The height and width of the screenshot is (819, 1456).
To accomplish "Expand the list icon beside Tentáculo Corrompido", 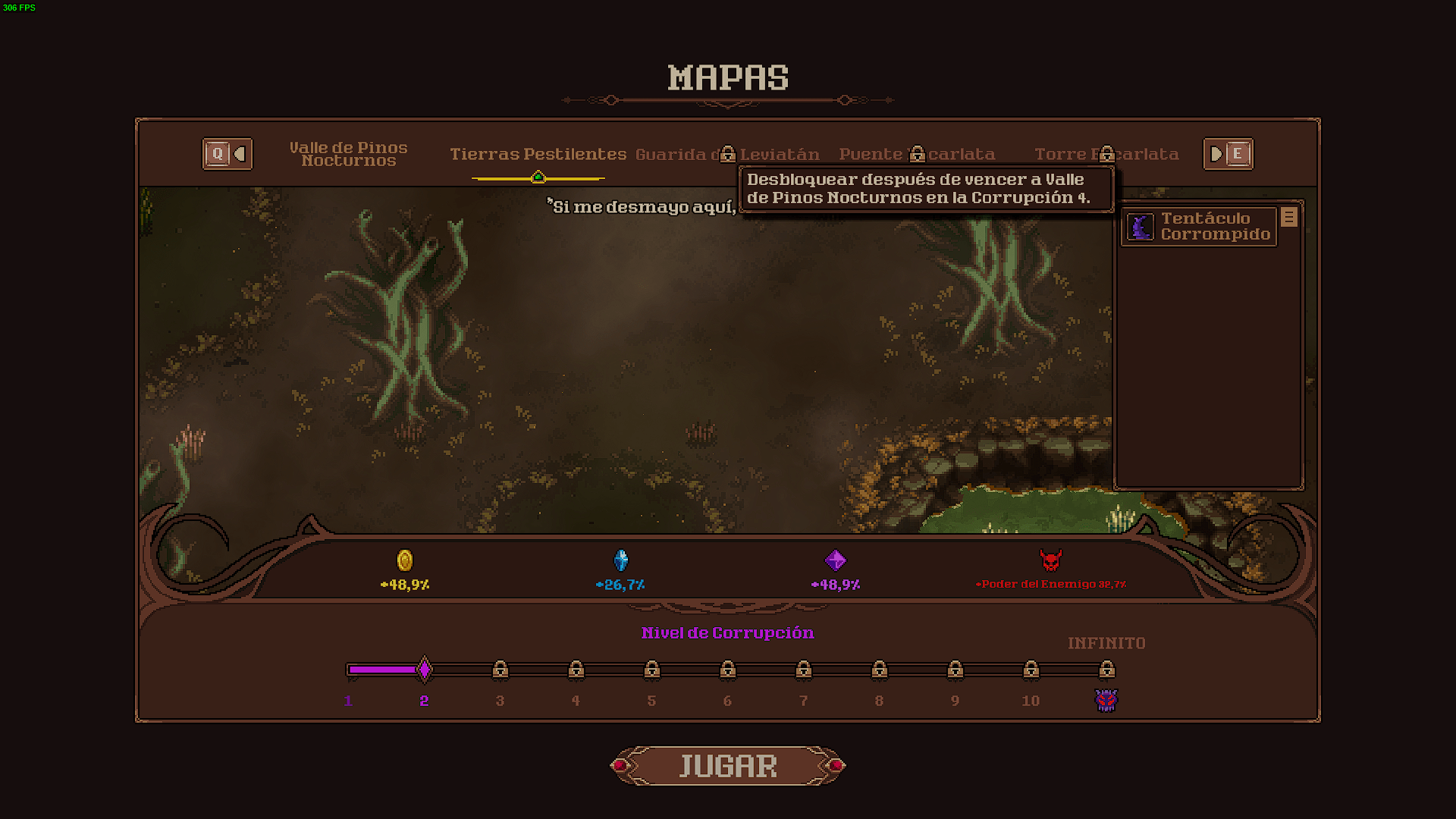I will tap(1288, 218).
